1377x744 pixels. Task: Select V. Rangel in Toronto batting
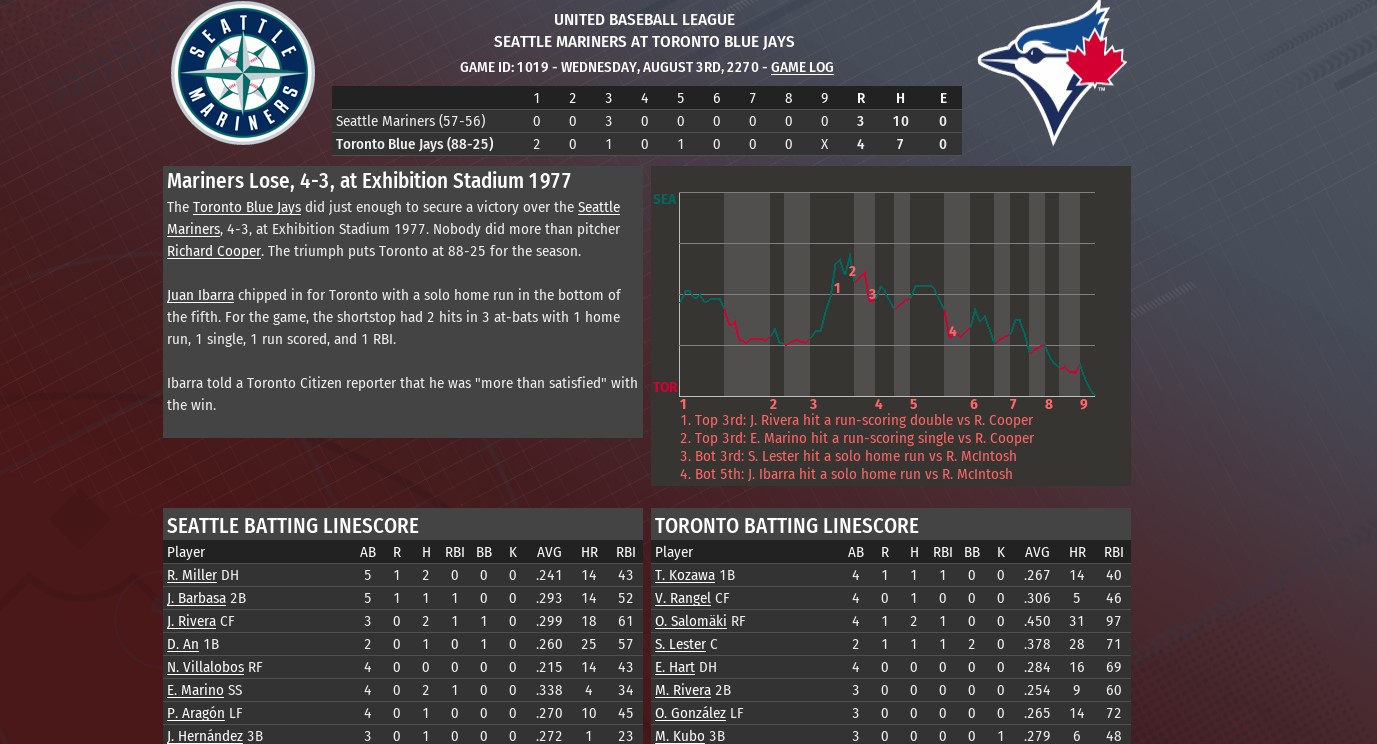(x=682, y=598)
